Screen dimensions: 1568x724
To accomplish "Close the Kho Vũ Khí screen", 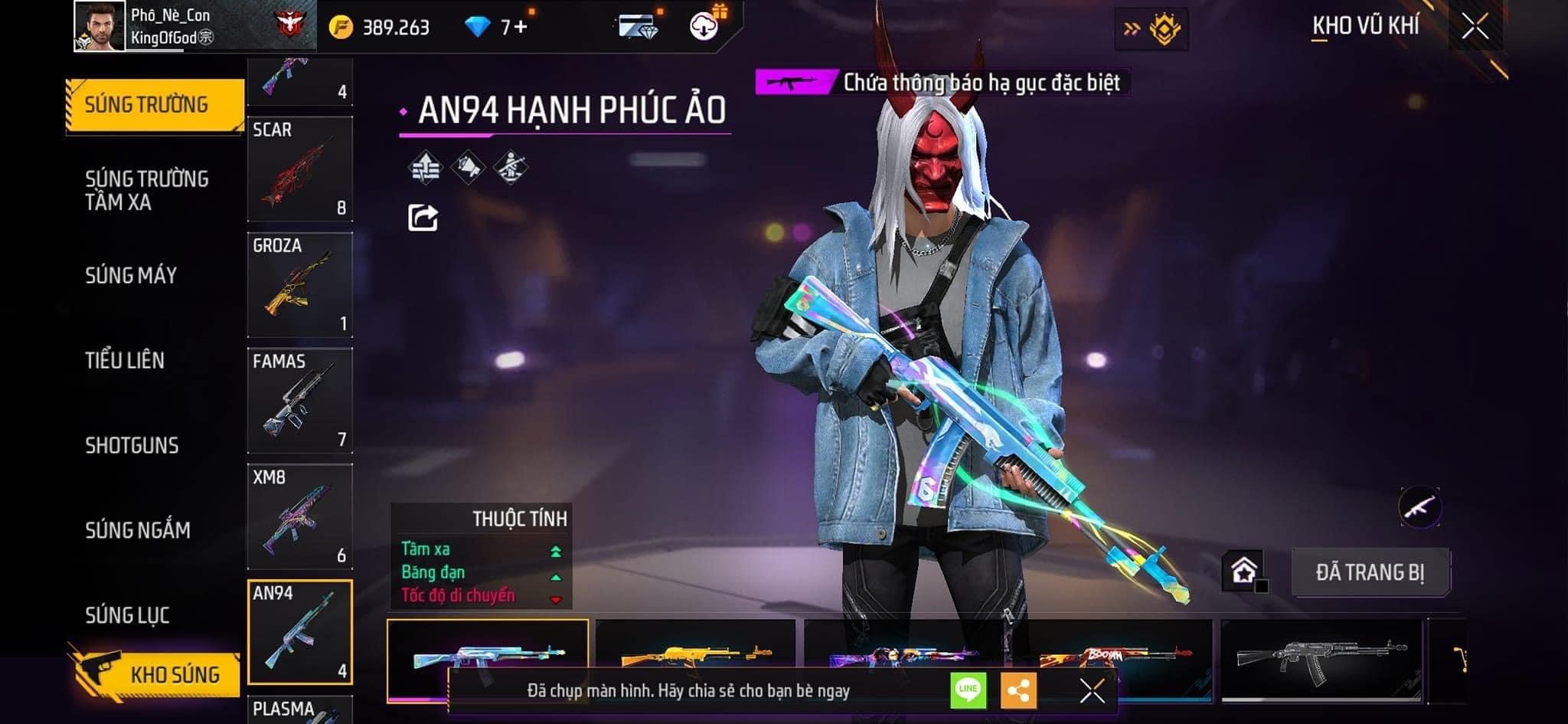I will pyautogui.click(x=1475, y=27).
